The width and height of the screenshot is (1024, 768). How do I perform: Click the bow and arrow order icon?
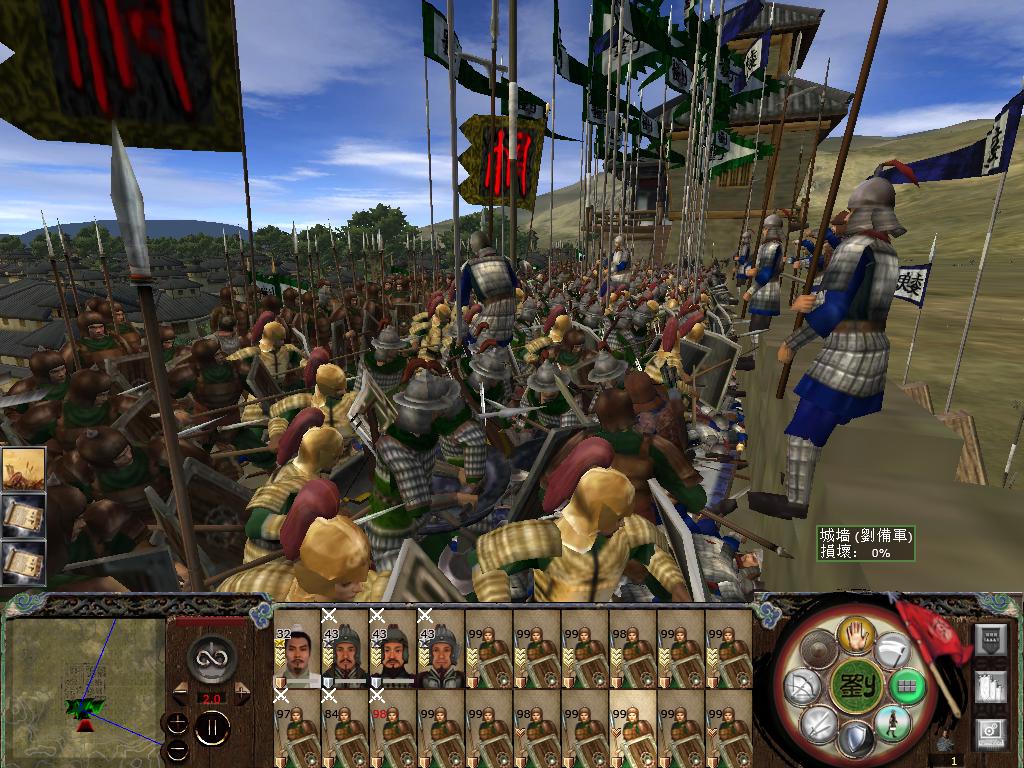802,688
